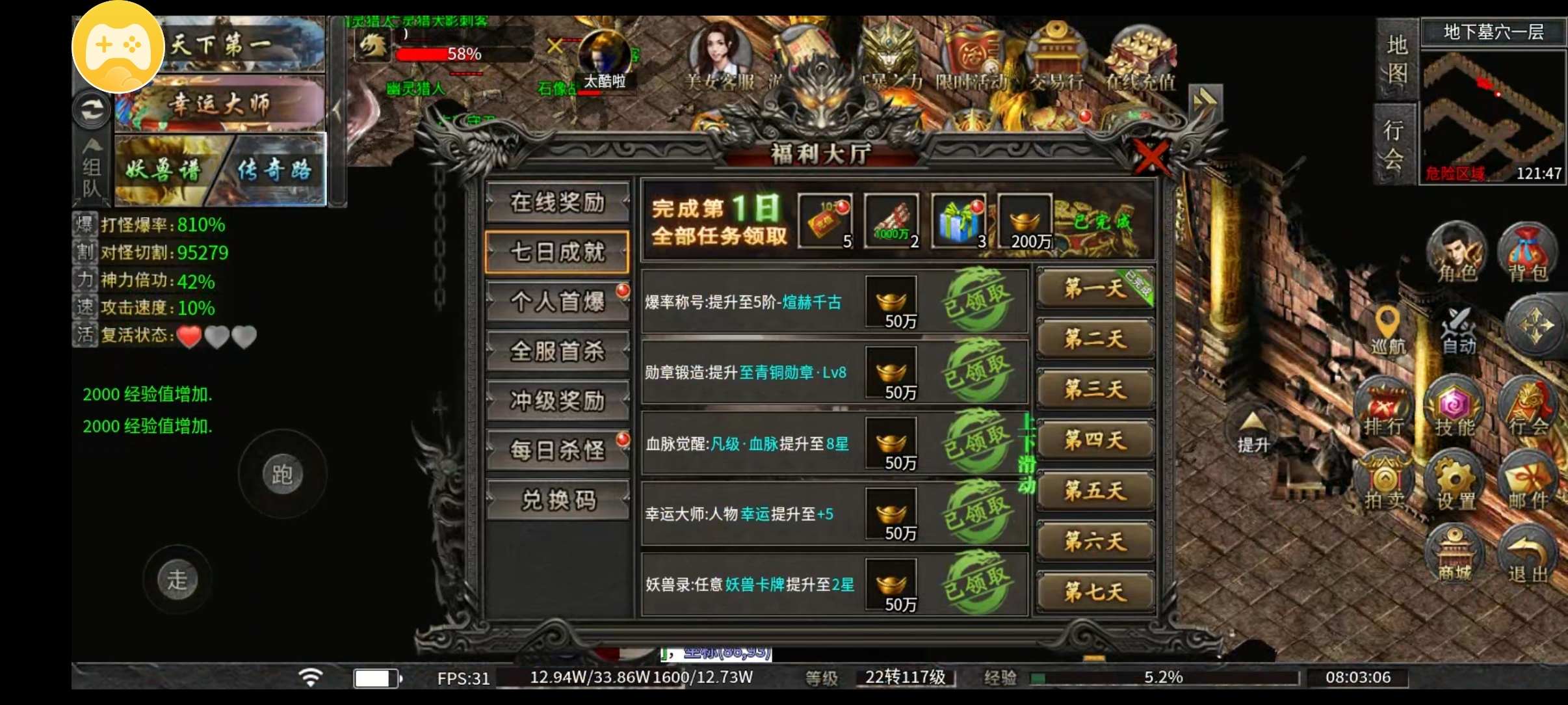Viewport: 1568px width, 705px height.
Task: Switch to the 兑换码 redeem code tab
Action: point(557,498)
